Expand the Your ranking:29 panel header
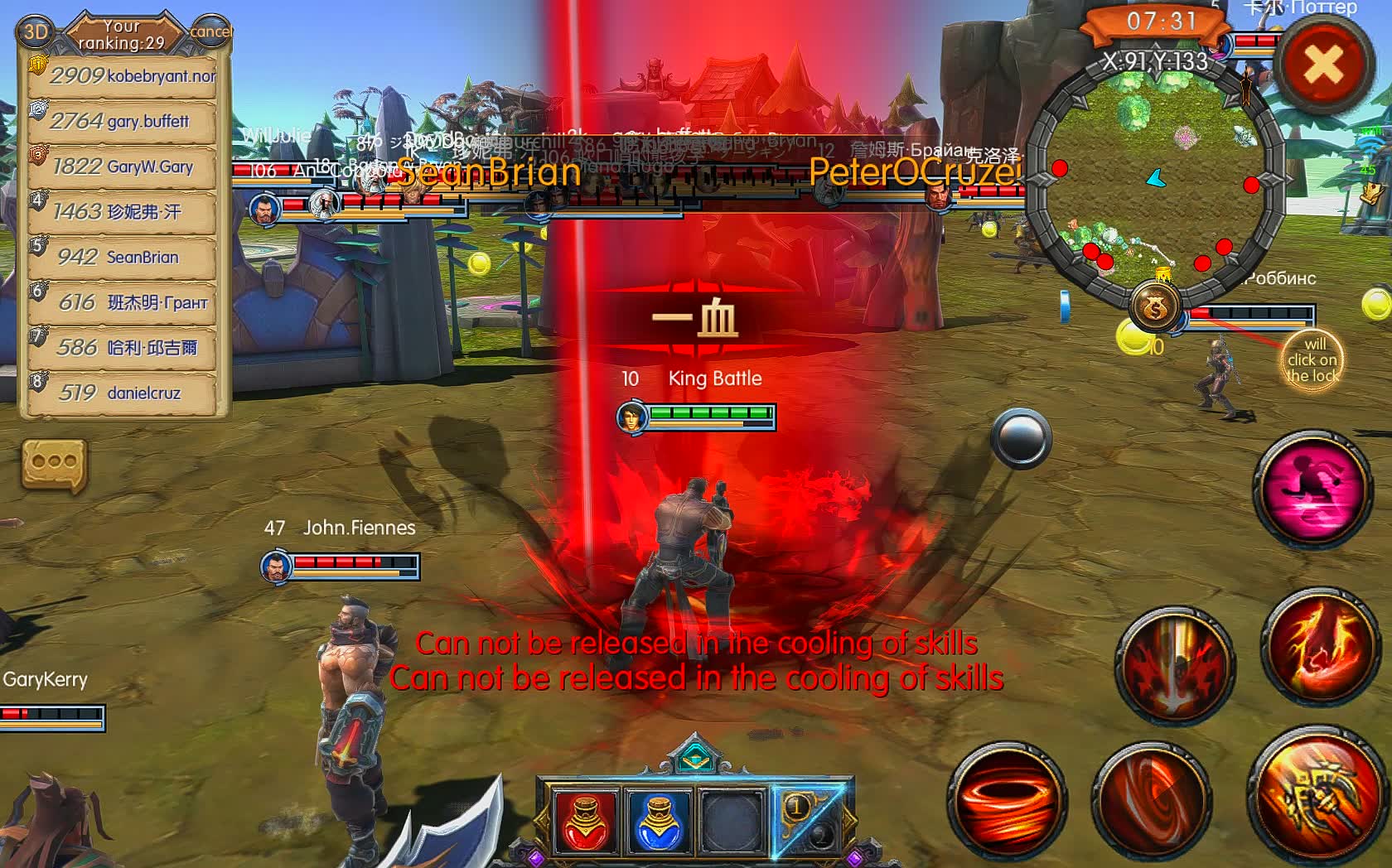 [x=121, y=34]
